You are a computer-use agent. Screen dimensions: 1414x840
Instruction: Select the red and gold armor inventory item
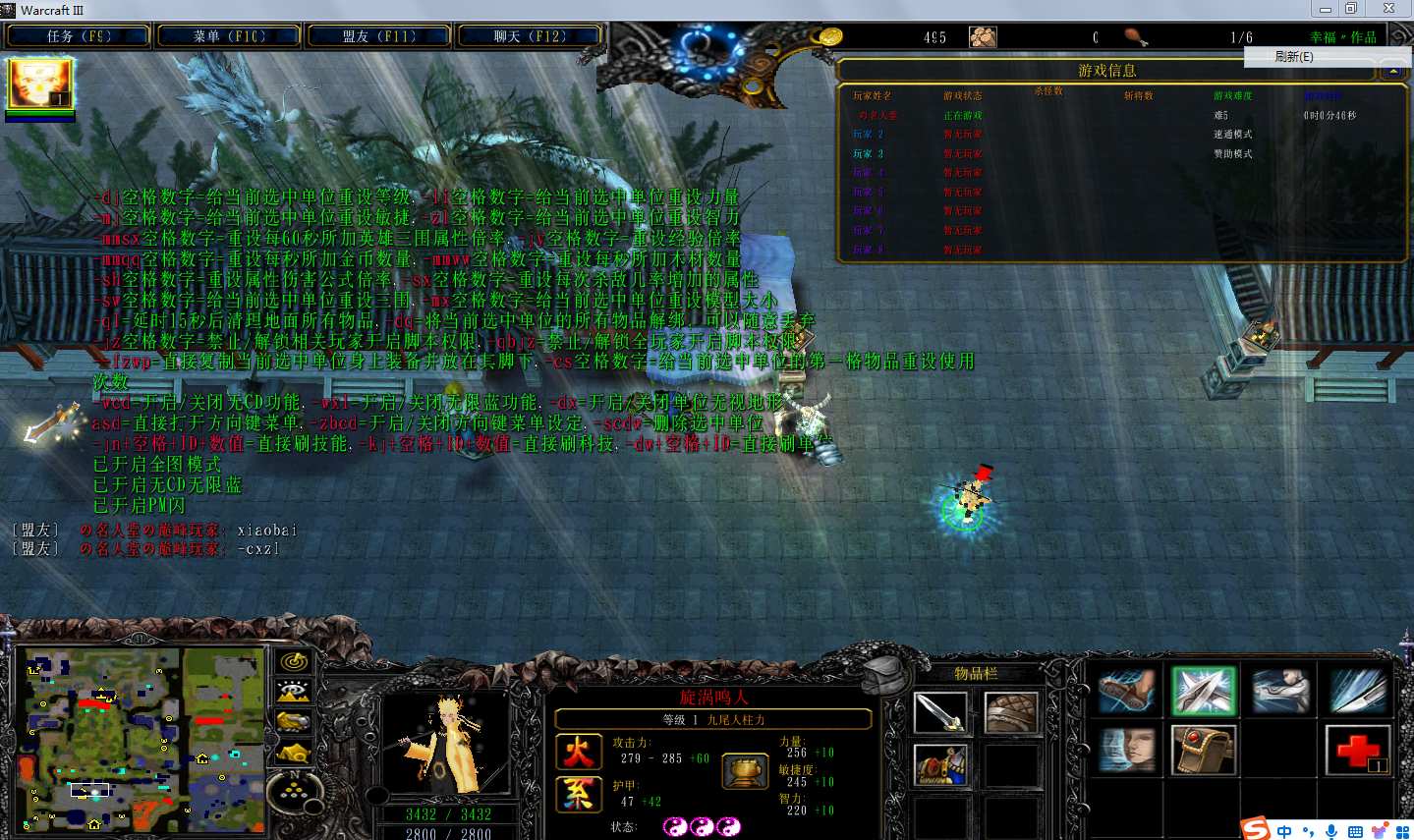[939, 765]
